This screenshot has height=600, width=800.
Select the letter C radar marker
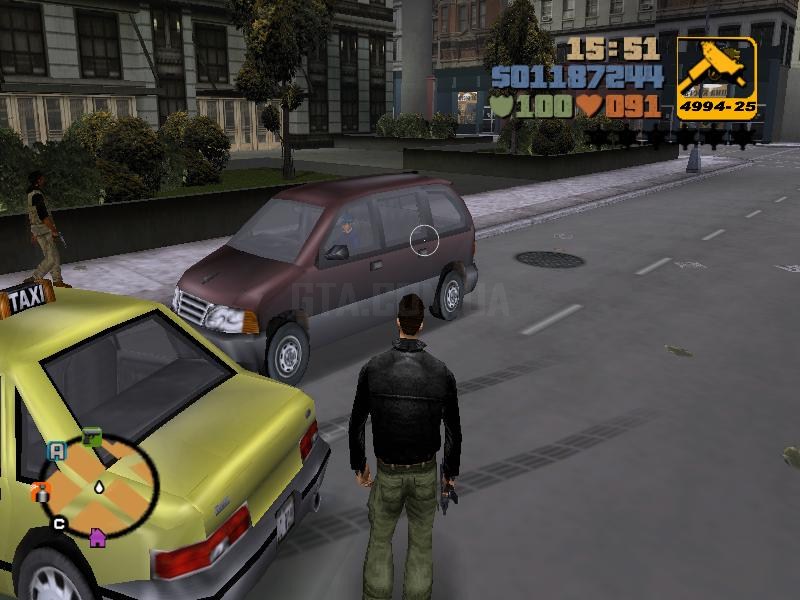[x=59, y=523]
